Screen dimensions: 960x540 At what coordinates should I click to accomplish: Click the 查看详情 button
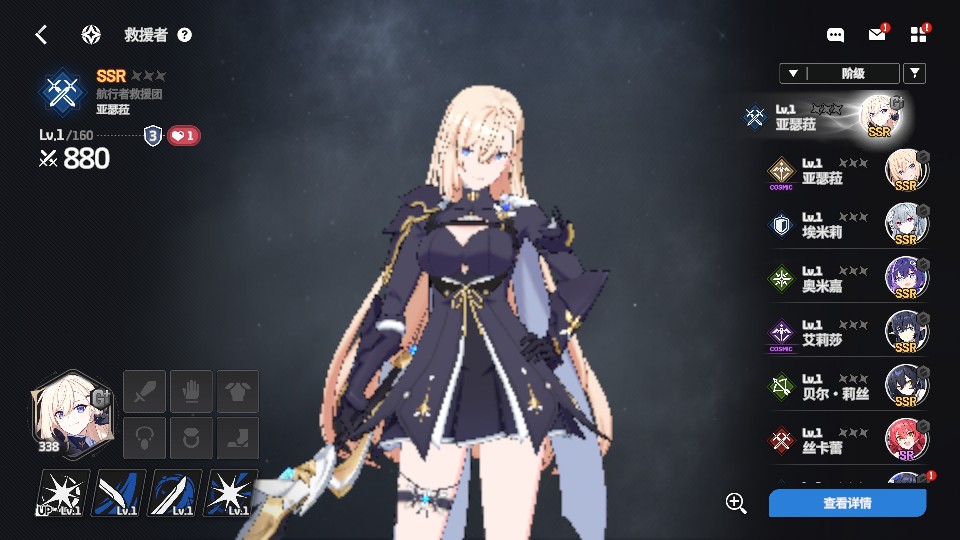[x=847, y=503]
